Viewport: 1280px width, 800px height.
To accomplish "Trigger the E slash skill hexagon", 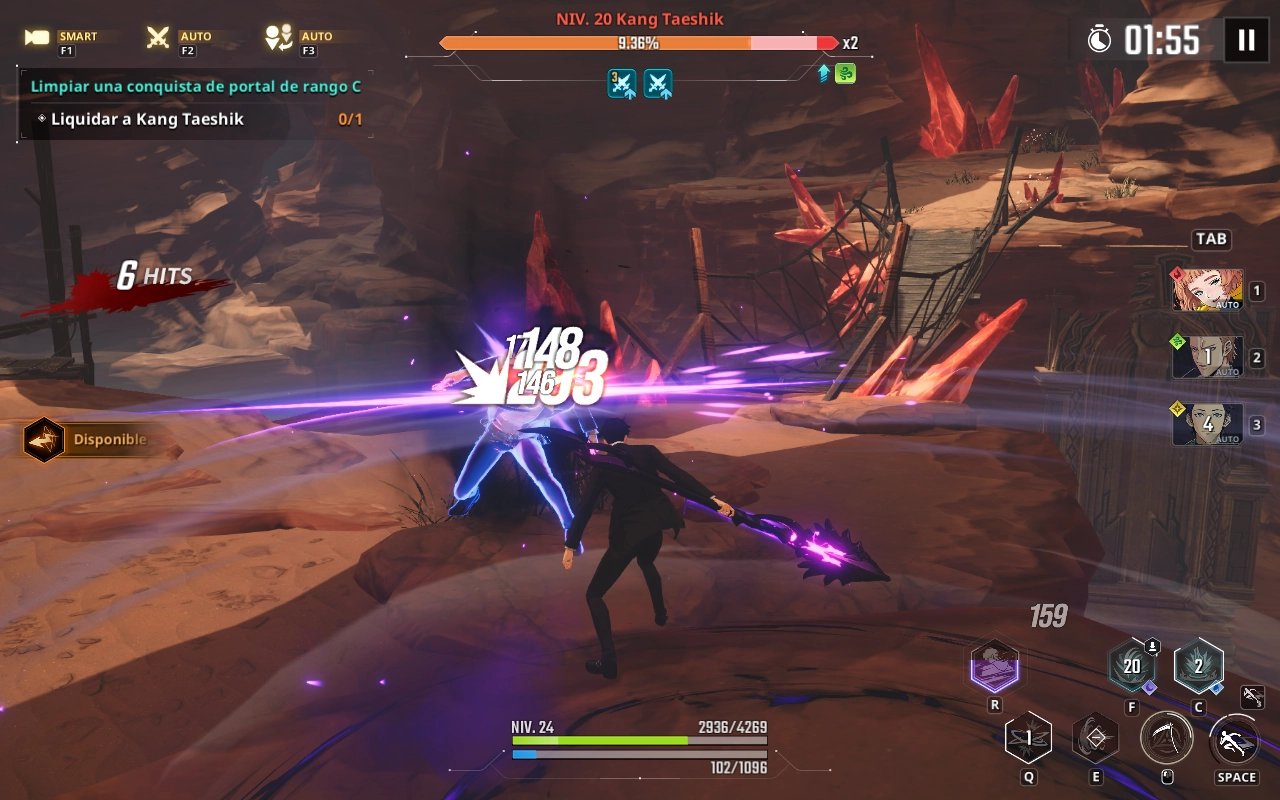I will (x=1095, y=739).
